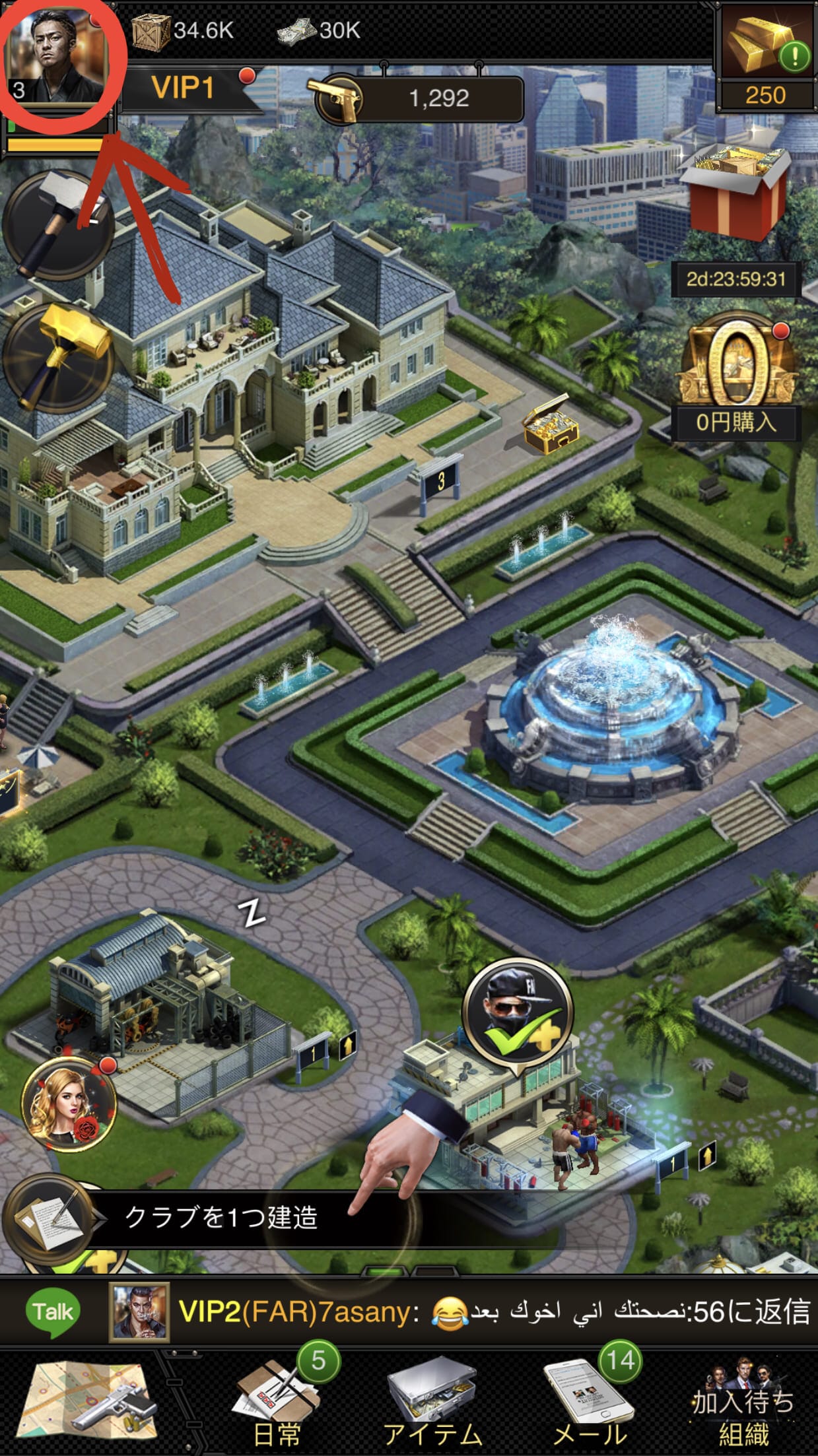Open the red gift box offer
Viewport: 818px width, 1456px height.
734,193
